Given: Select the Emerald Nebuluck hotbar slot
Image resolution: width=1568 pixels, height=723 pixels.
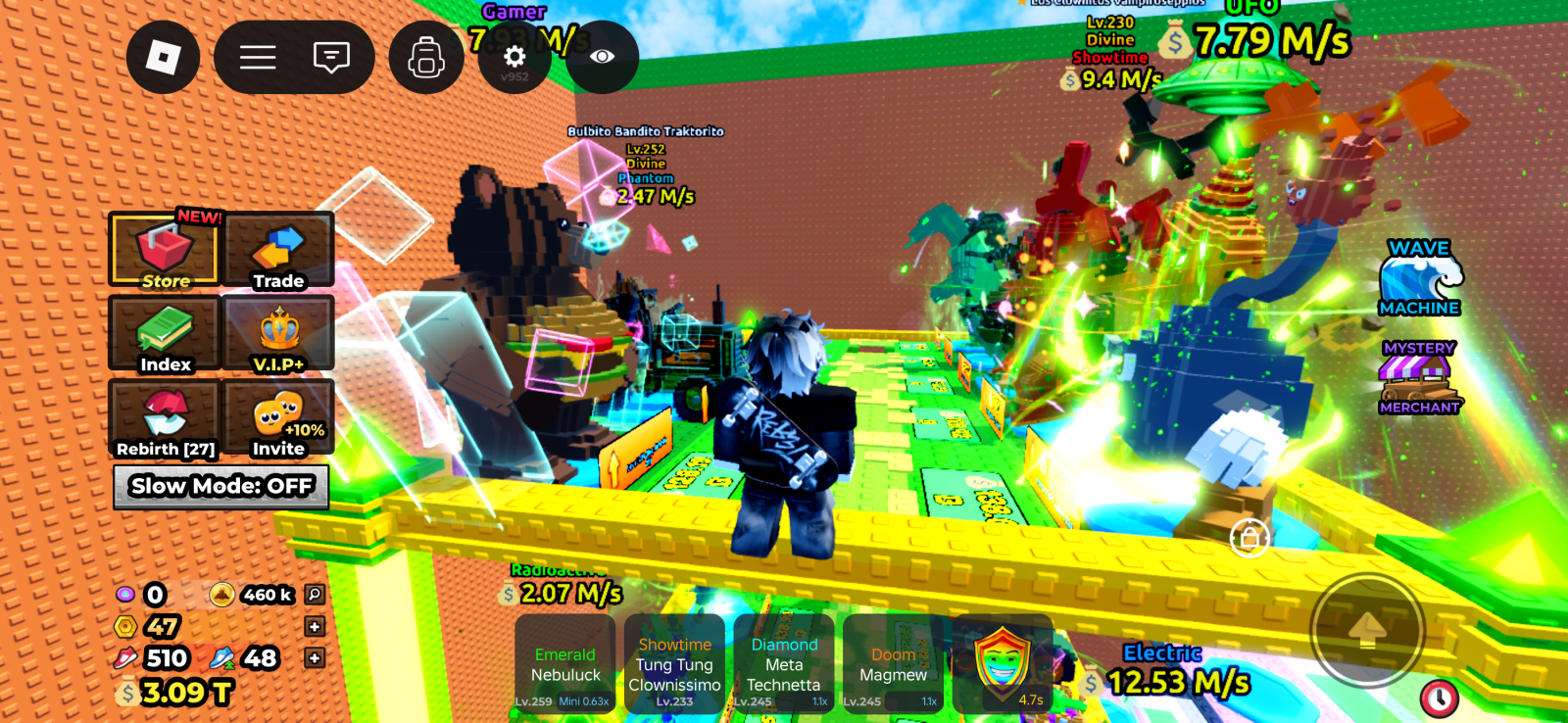Looking at the screenshot, I should coord(565,664).
